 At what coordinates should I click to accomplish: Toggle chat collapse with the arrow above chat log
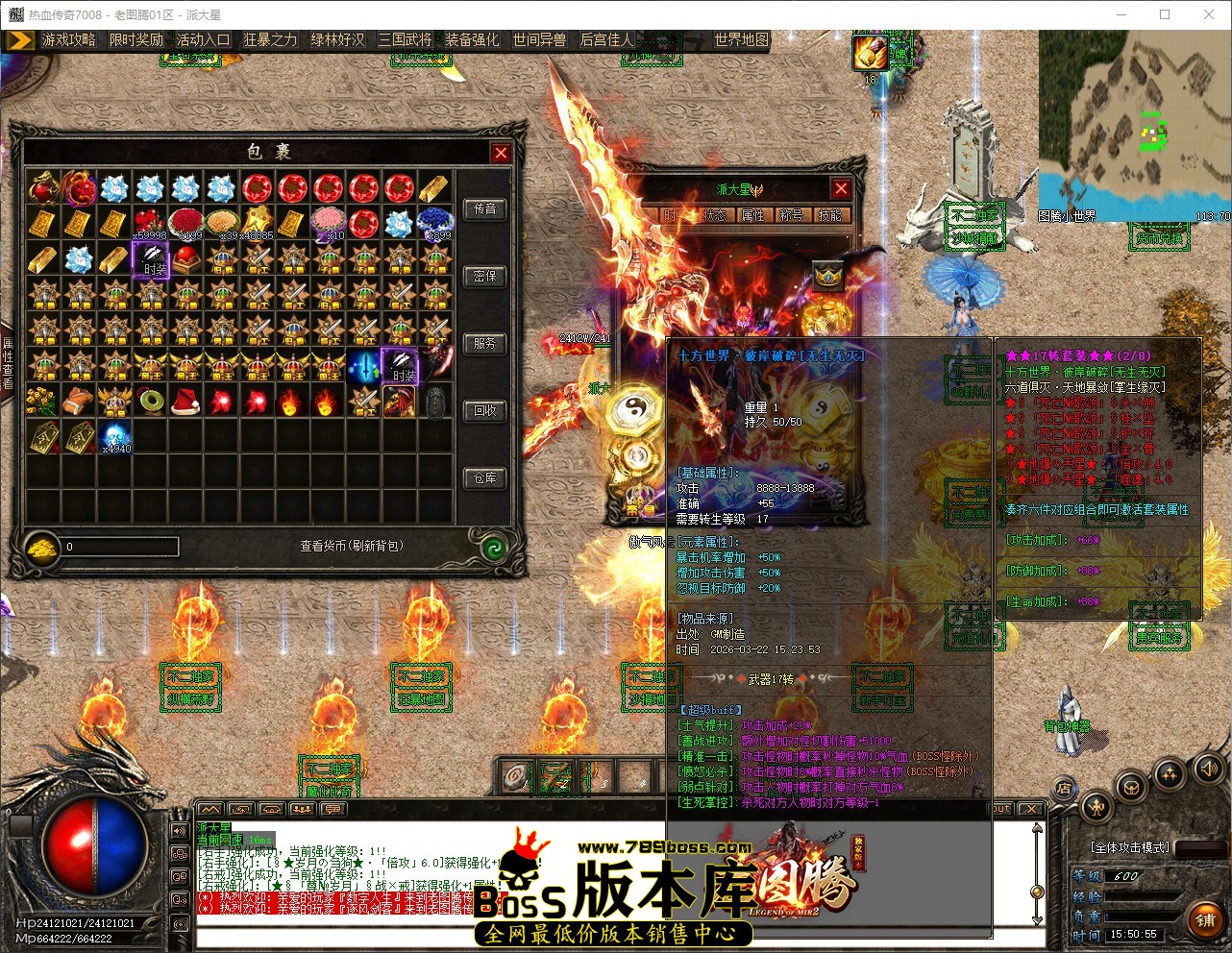tap(209, 811)
